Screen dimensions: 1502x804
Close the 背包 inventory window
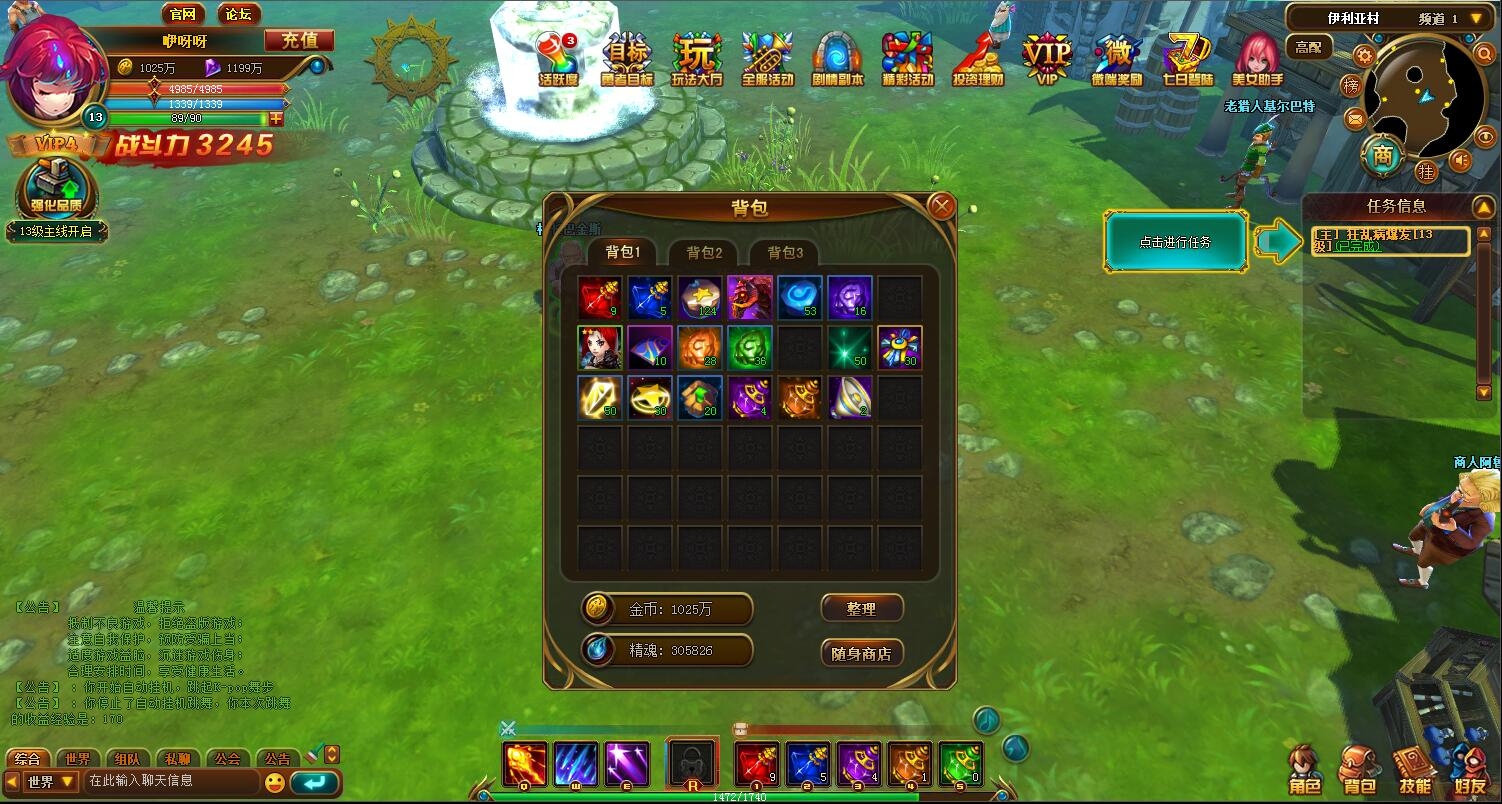pos(941,207)
